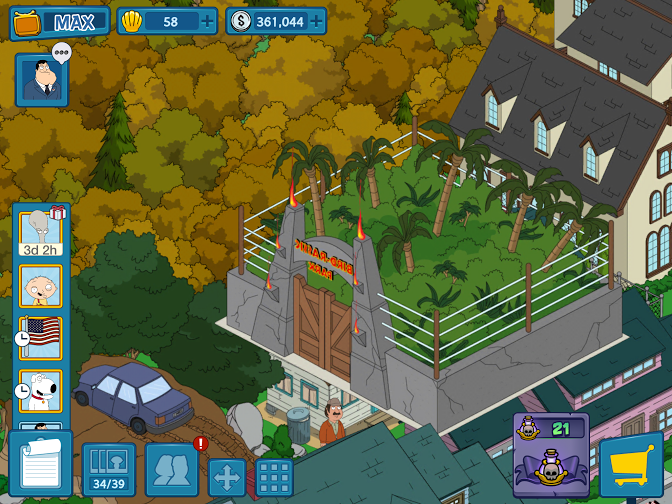Add coins with the coin plus button
The height and width of the screenshot is (504, 672).
click(315, 21)
